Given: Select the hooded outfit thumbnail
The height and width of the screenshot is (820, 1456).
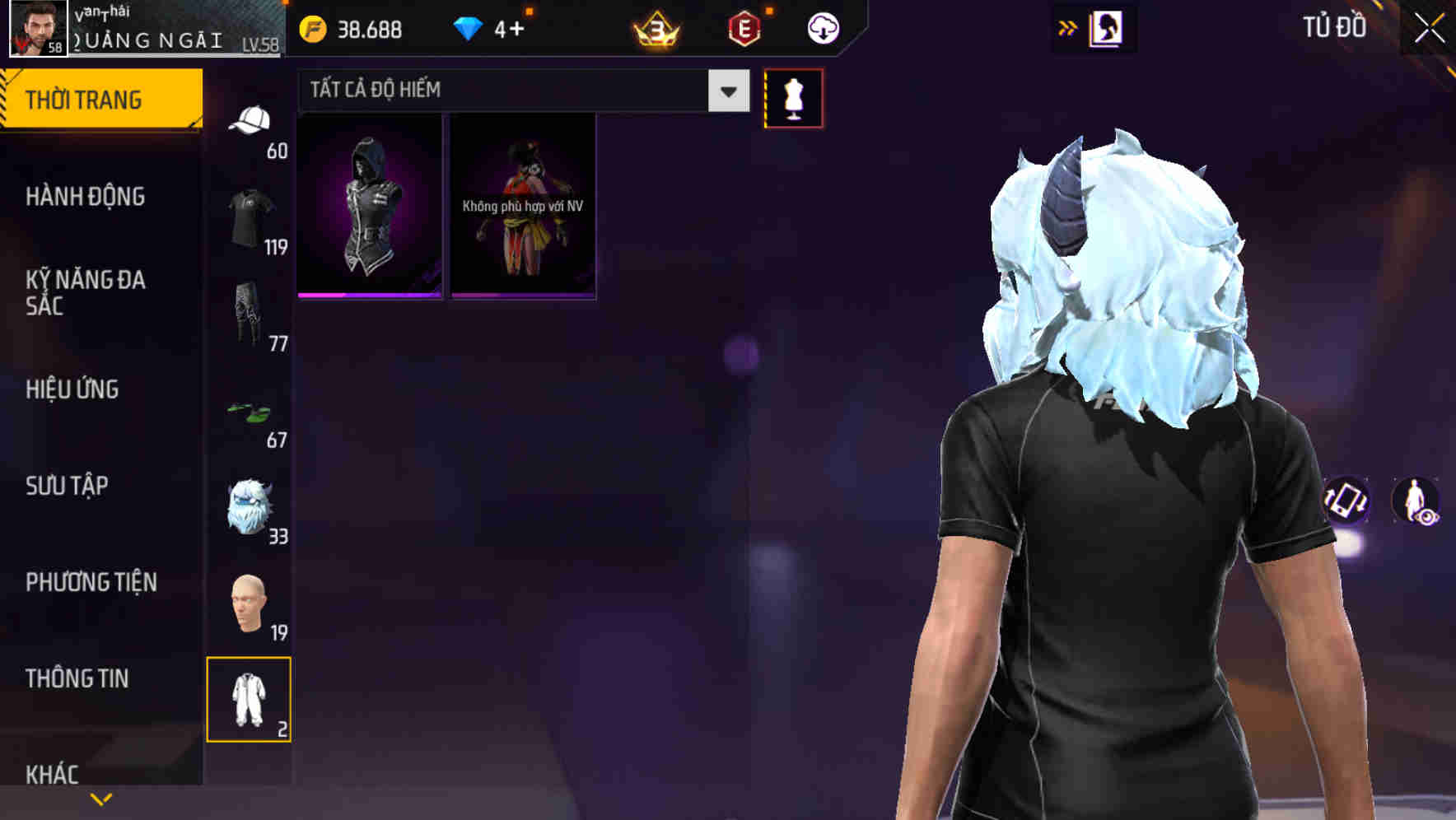Looking at the screenshot, I should tap(369, 207).
